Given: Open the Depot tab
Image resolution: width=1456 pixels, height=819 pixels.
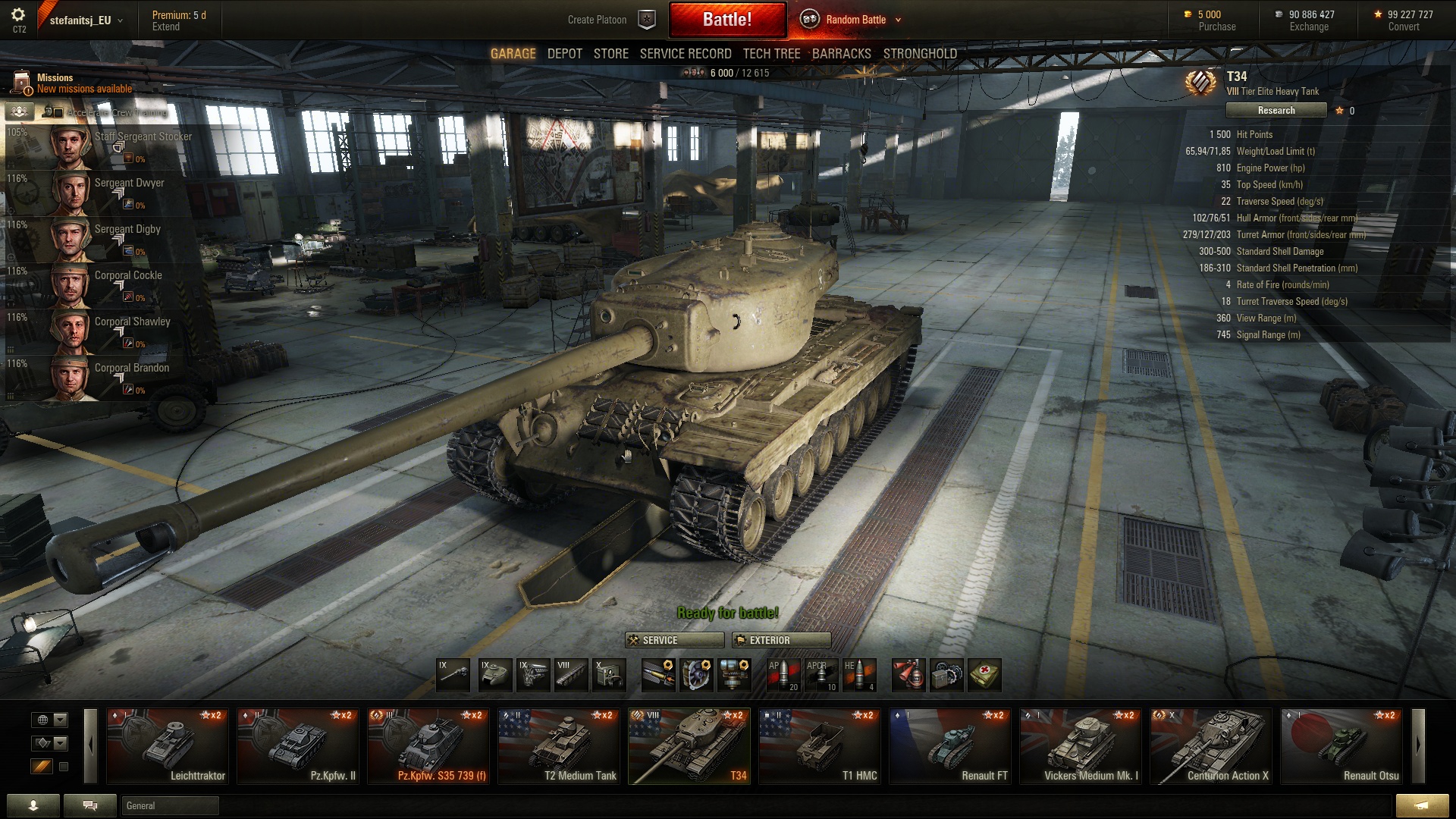Looking at the screenshot, I should point(564,54).
